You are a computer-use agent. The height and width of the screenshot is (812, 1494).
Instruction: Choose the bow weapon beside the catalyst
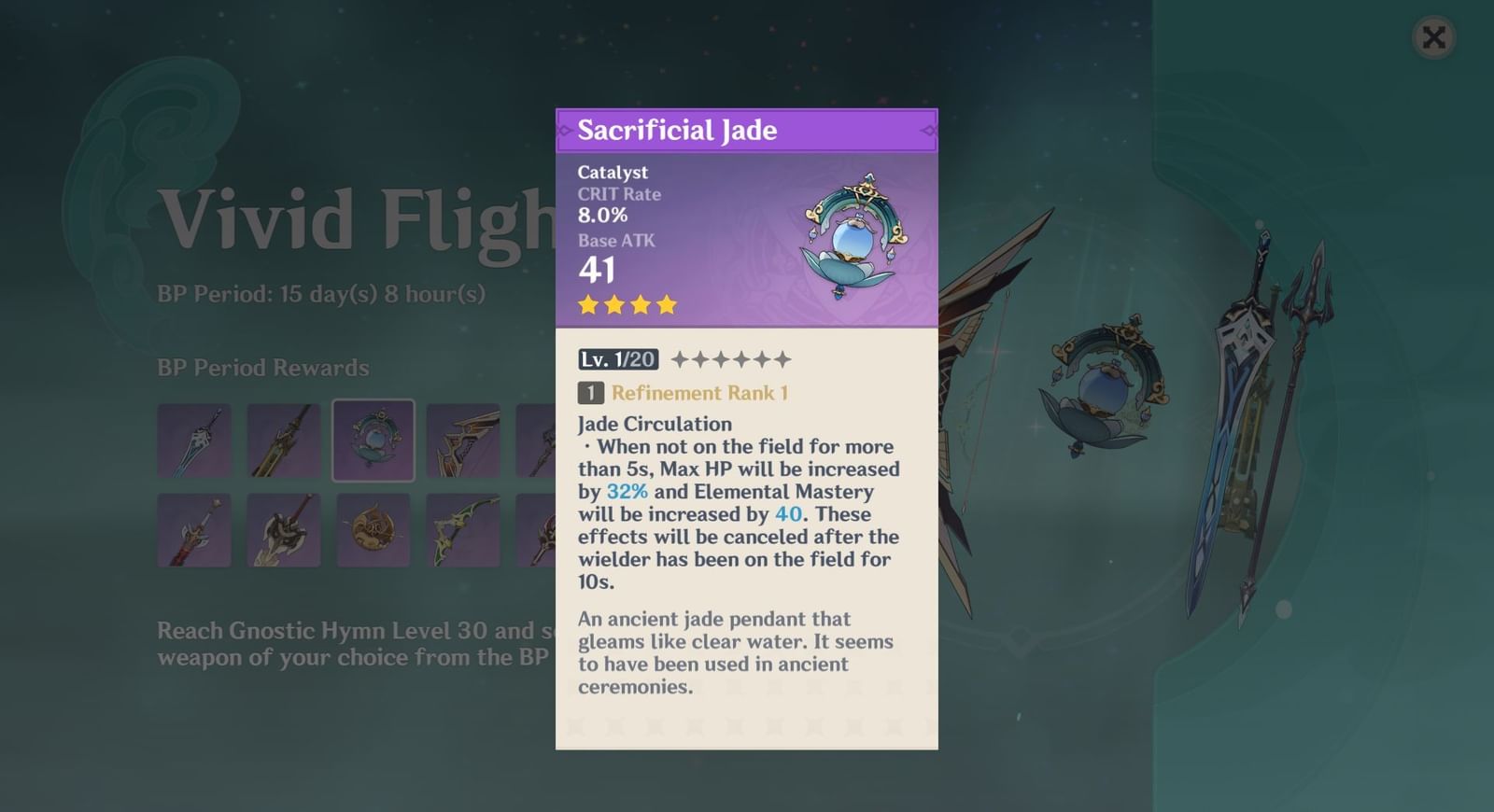(x=463, y=439)
